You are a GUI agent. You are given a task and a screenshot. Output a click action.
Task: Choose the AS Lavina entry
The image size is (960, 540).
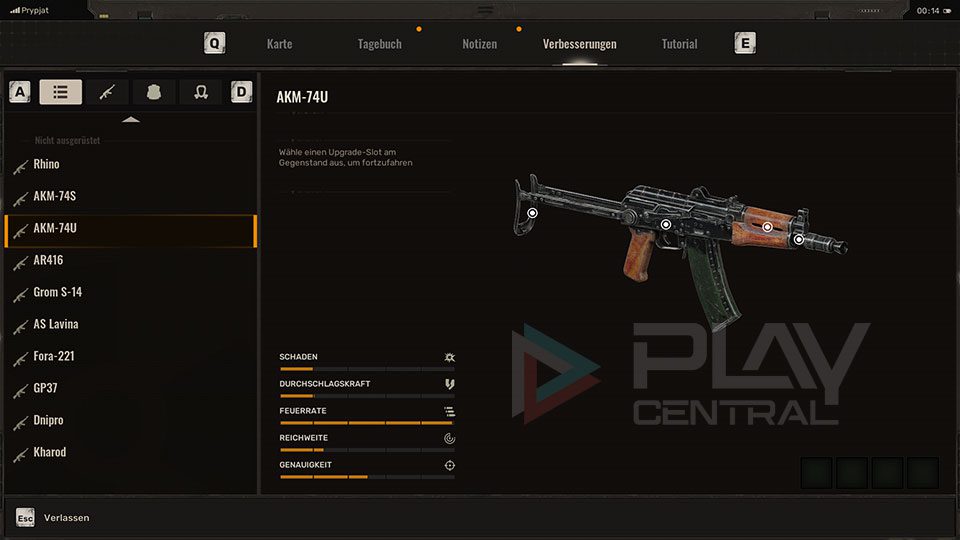pyautogui.click(x=56, y=324)
